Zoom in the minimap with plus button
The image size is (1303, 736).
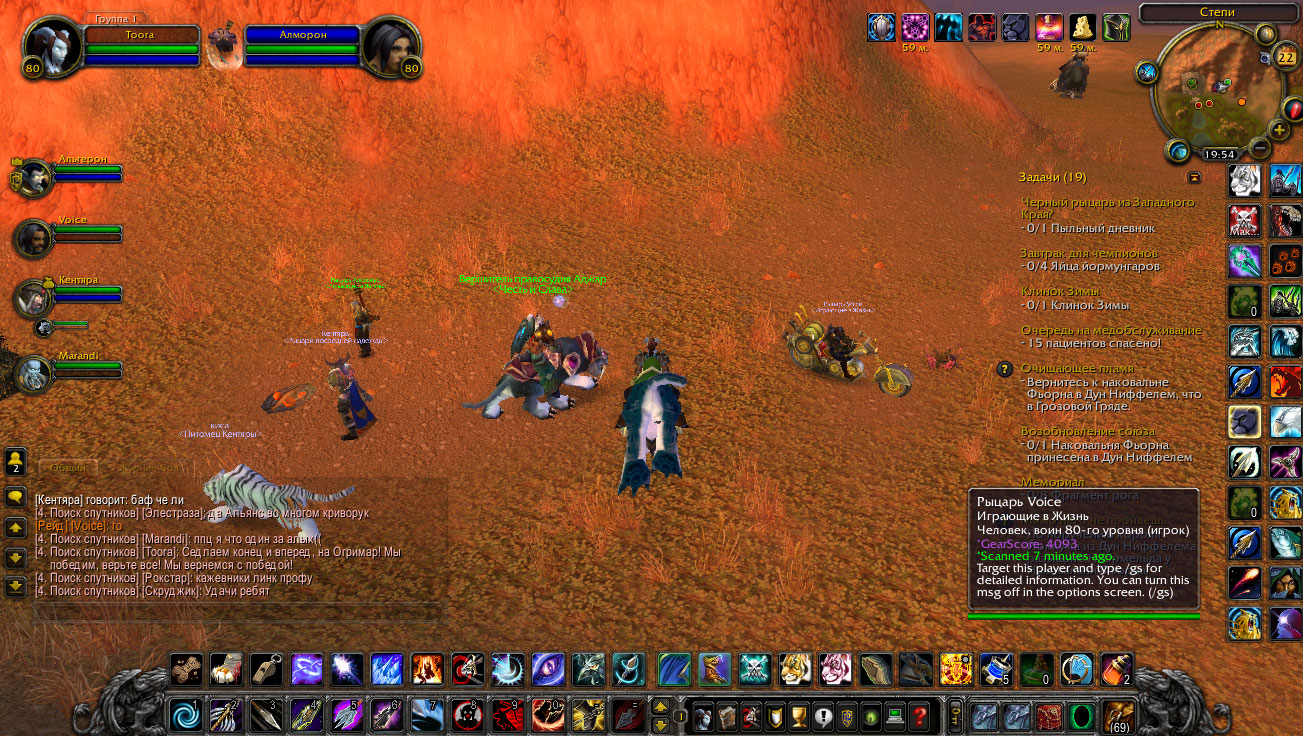coord(1280,130)
